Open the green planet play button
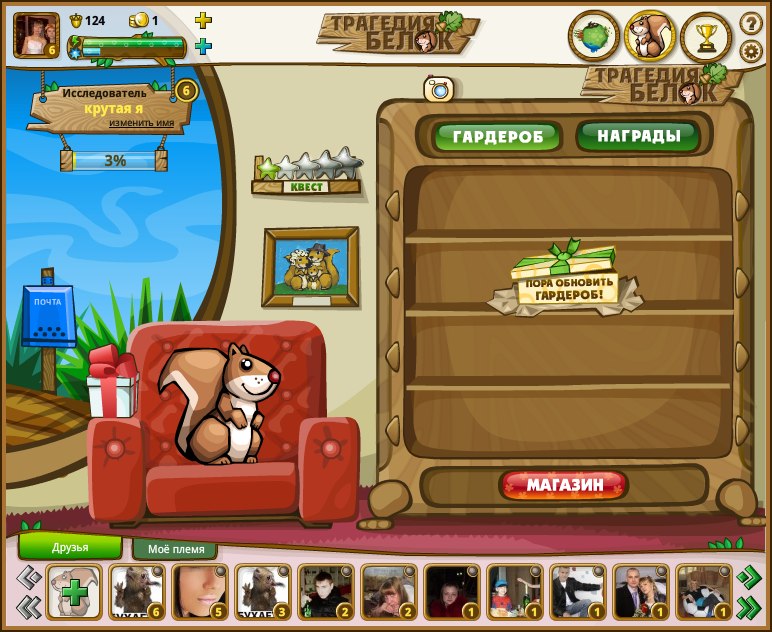The height and width of the screenshot is (632, 772). point(594,37)
